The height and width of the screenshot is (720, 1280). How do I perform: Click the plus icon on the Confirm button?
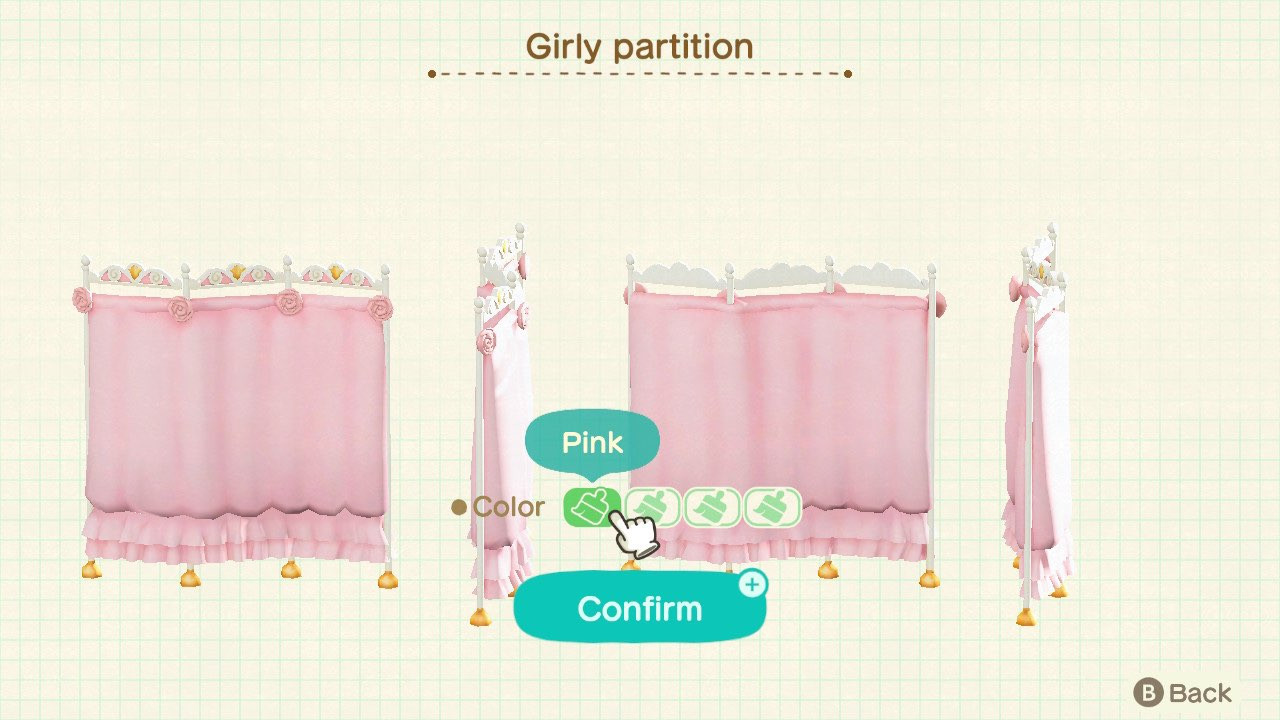(x=754, y=583)
